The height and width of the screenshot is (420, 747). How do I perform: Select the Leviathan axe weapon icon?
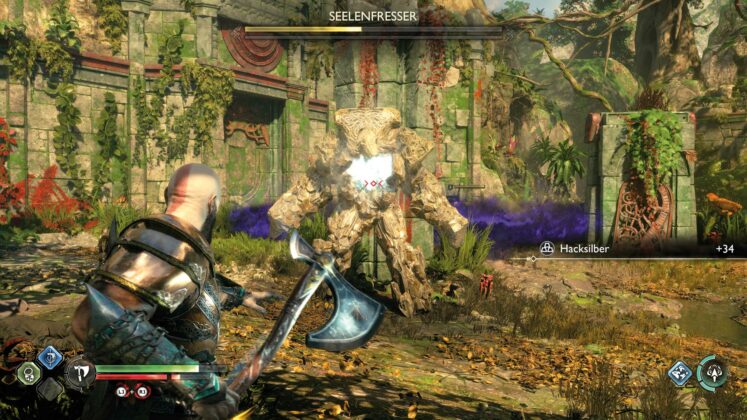79,374
